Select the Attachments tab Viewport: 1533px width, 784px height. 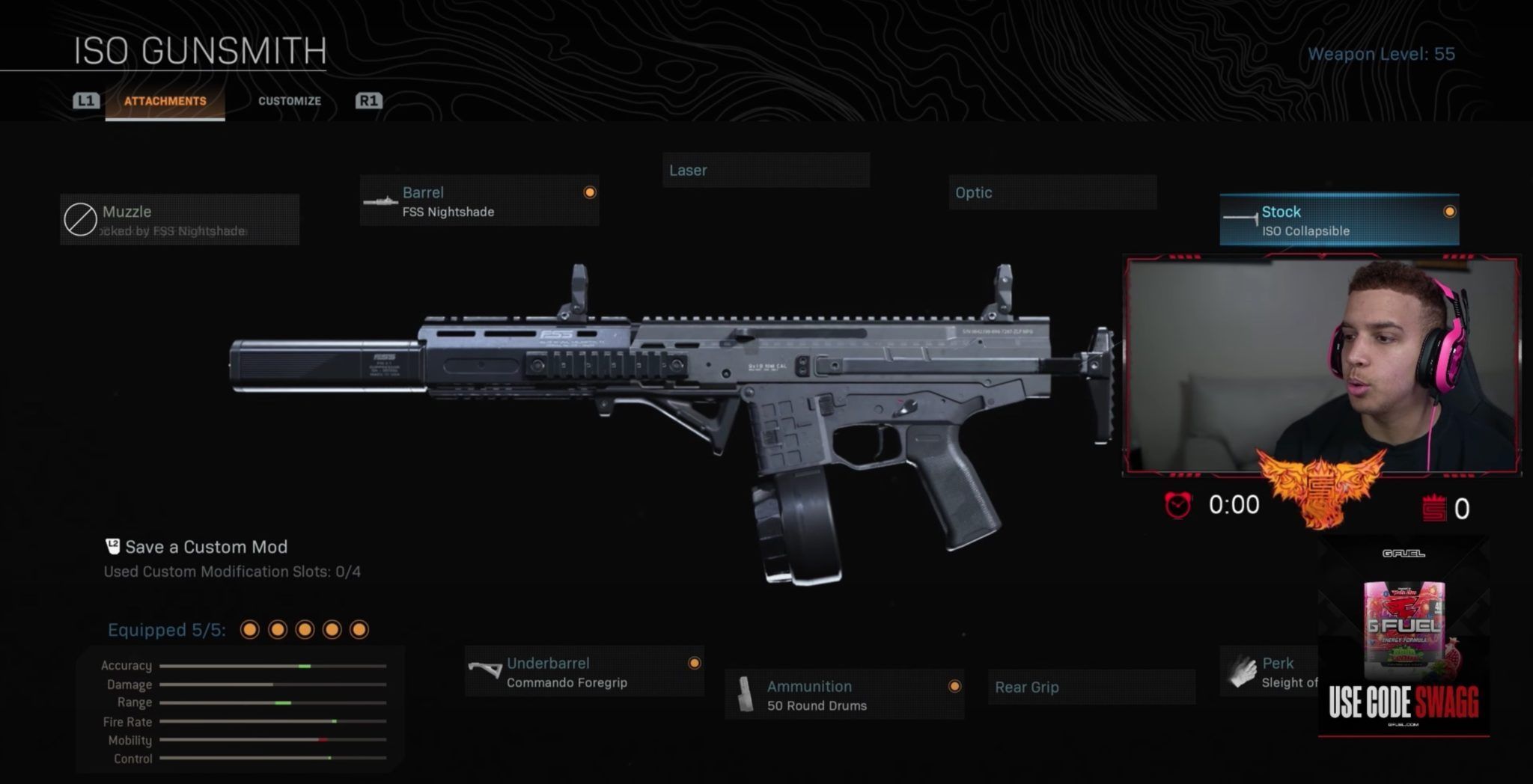pyautogui.click(x=165, y=100)
